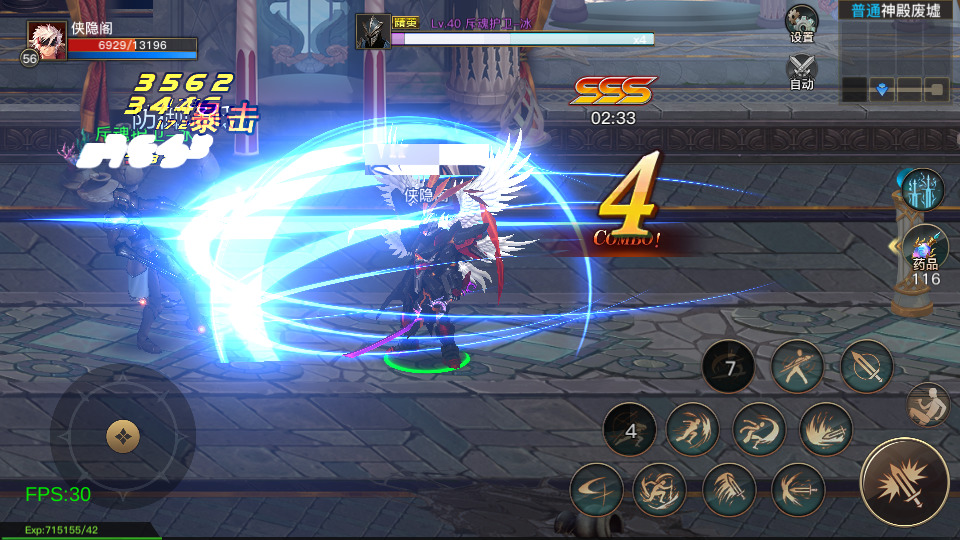This screenshot has width=960, height=540.
Task: Use the 药品 potion item
Action: pyautogui.click(x=925, y=250)
